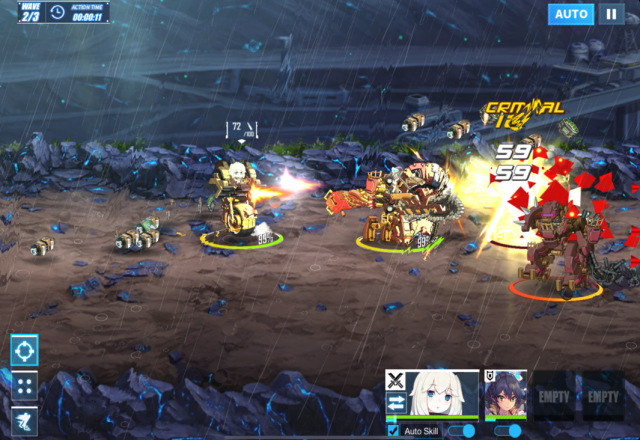Viewport: 640px width, 440px height.
Task: Pause the battle
Action: 611,14
